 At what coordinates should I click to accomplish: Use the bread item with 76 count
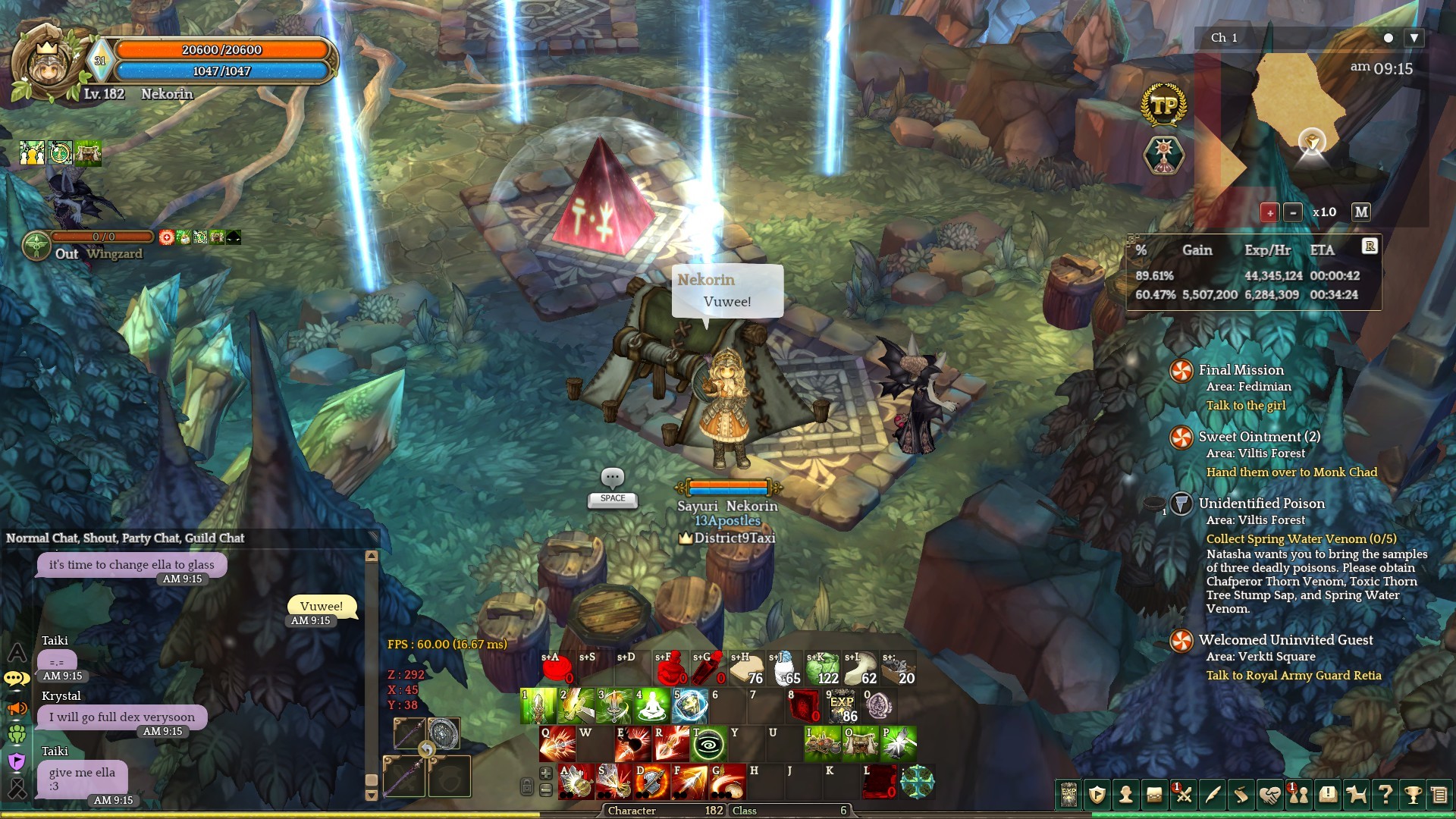point(746,669)
